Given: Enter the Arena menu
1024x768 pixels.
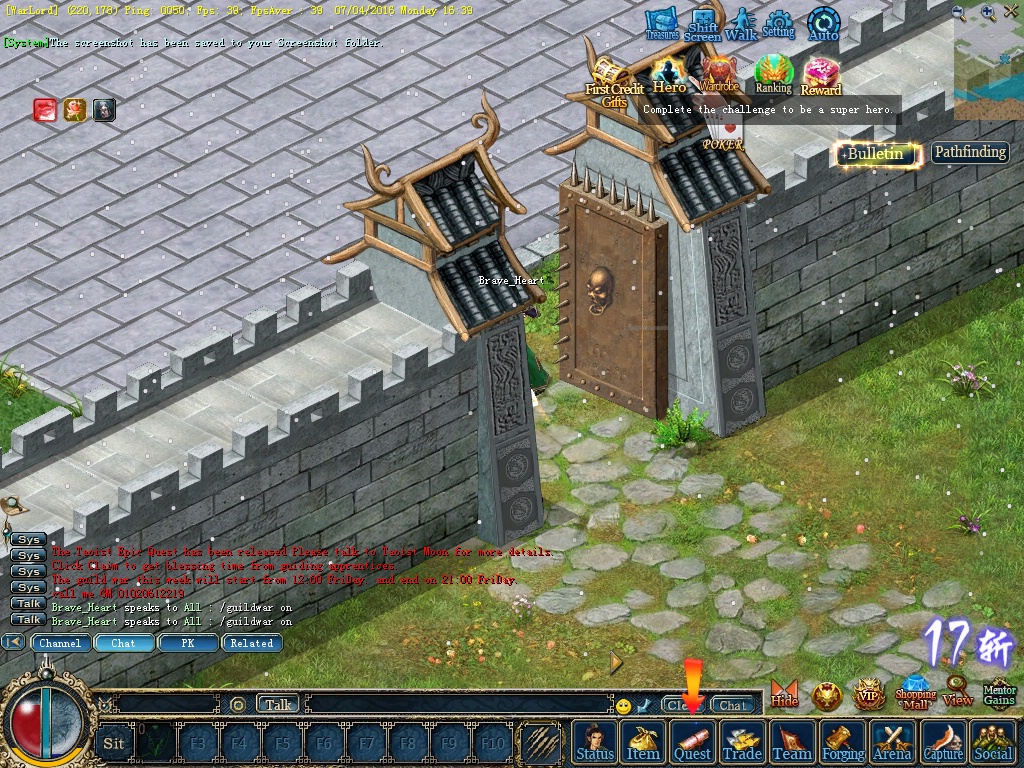Looking at the screenshot, I should pyautogui.click(x=893, y=742).
